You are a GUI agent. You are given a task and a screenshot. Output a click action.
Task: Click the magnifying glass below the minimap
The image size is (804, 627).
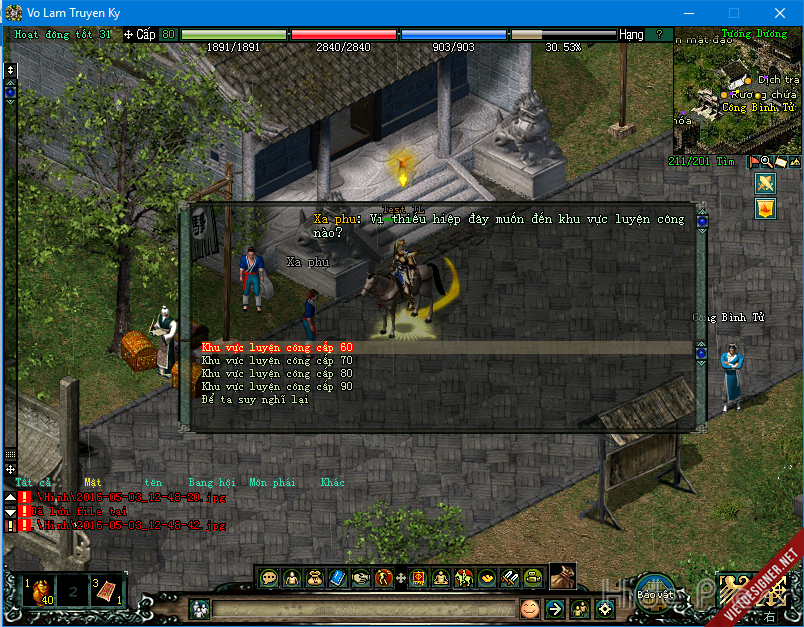[766, 161]
